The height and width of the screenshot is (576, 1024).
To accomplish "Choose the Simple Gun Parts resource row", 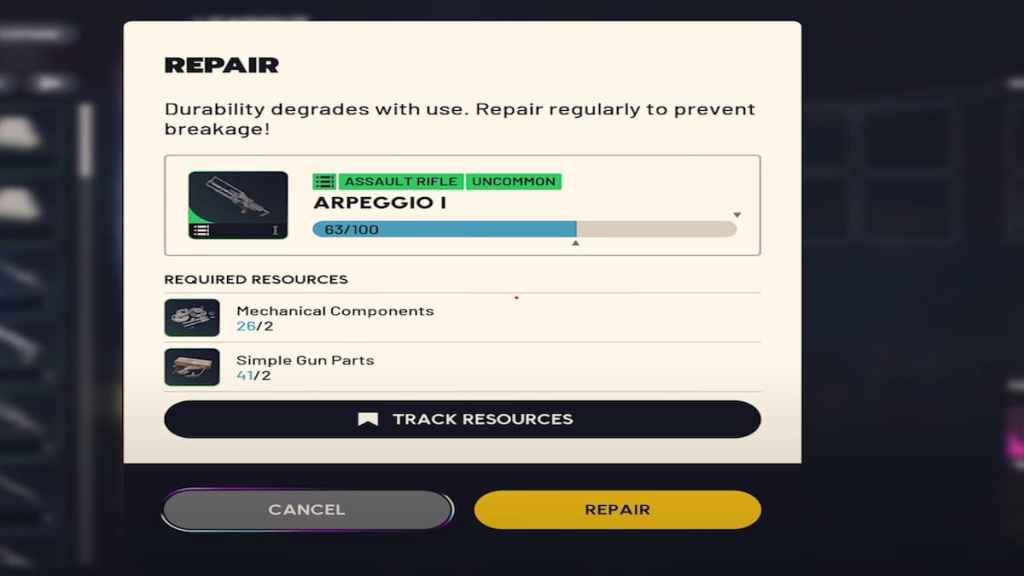I will point(462,367).
